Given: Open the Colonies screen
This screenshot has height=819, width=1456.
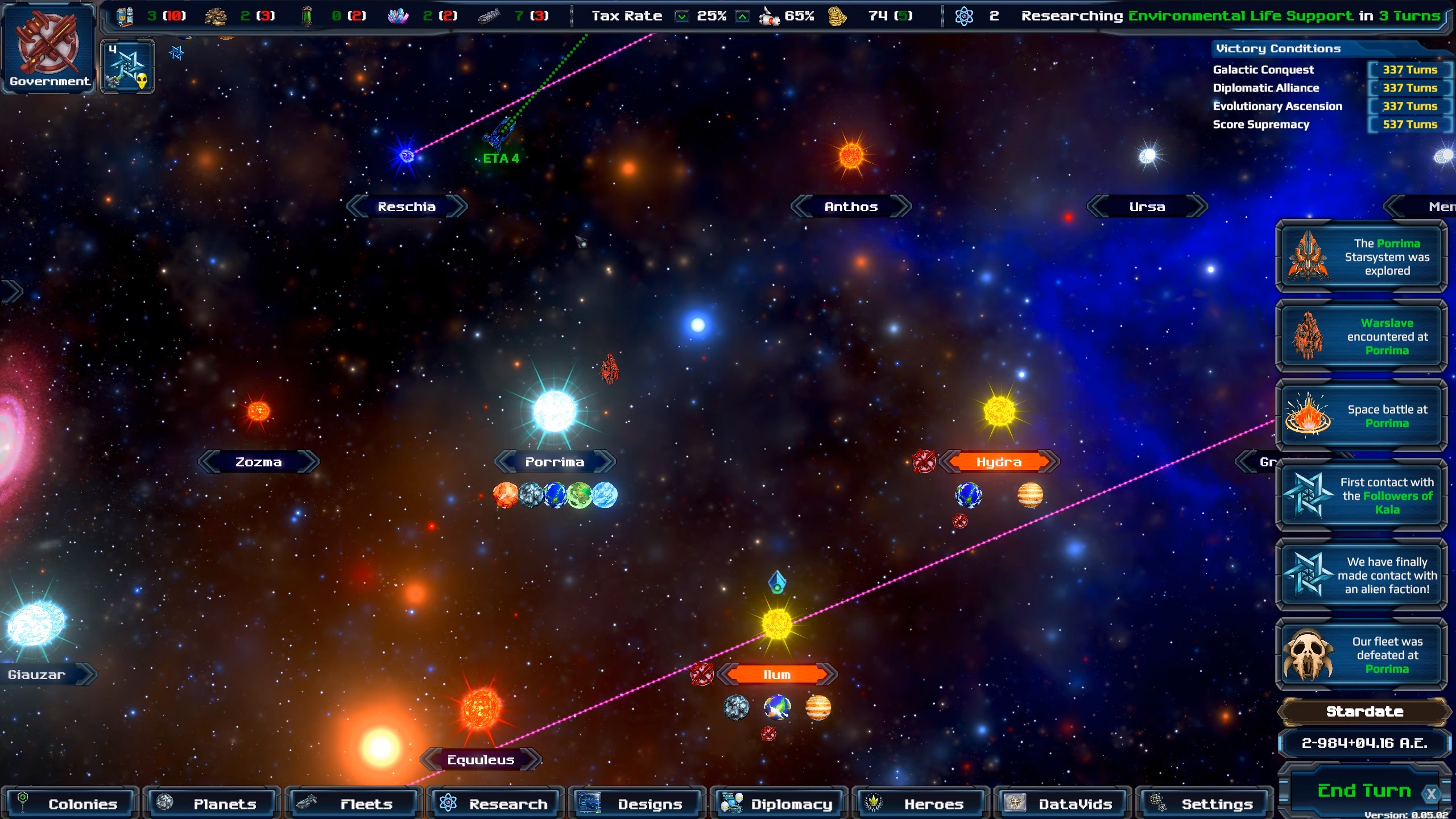Looking at the screenshot, I should coord(70,804).
